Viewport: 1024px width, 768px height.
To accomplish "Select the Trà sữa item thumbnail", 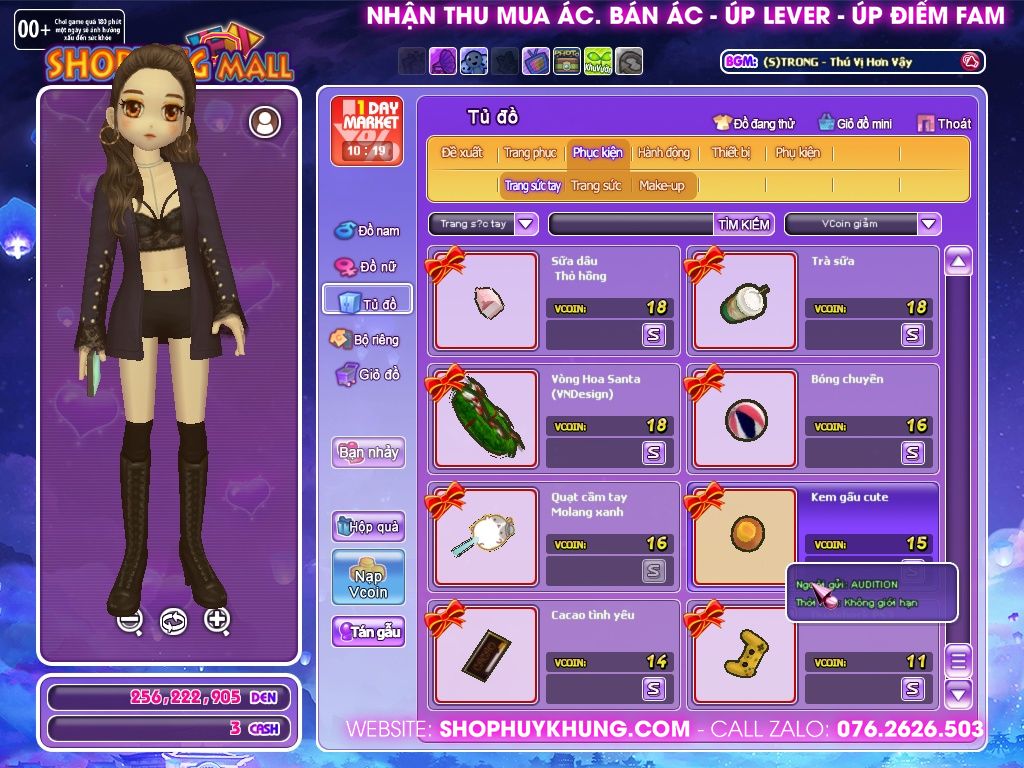I will click(x=744, y=301).
